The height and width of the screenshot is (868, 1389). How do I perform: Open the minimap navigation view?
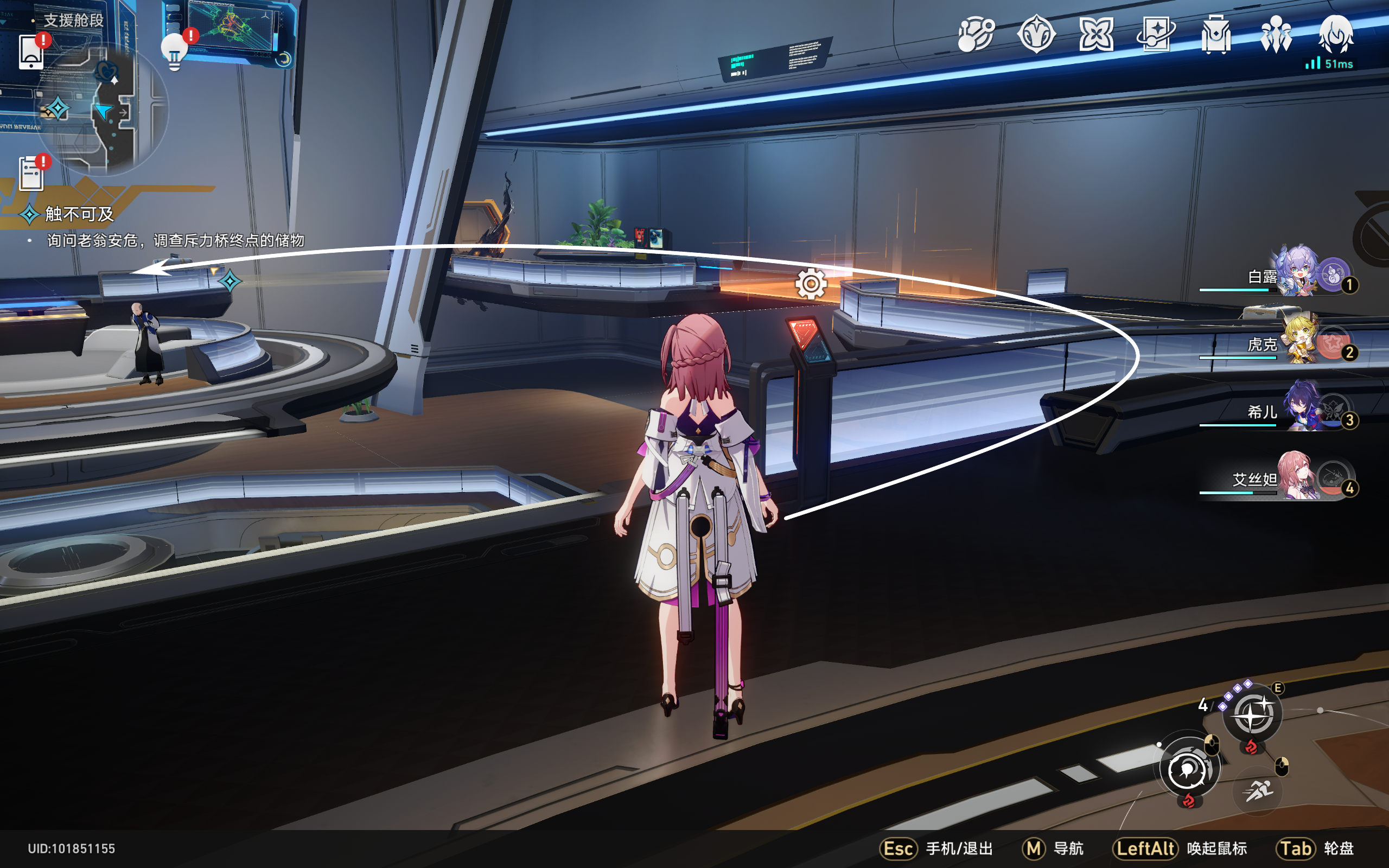102,109
